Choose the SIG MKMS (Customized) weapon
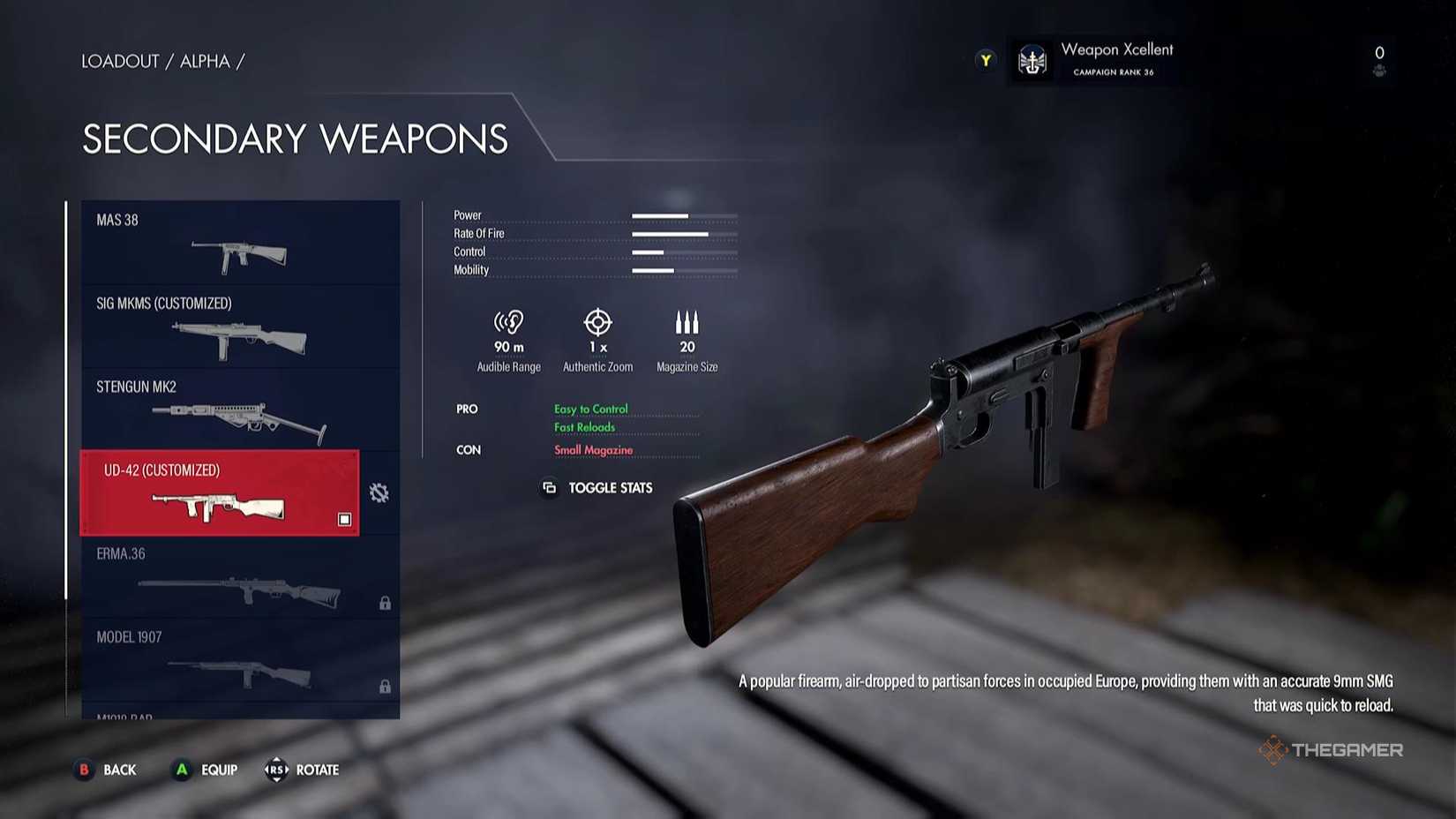This screenshot has height=819, width=1456. pyautogui.click(x=240, y=327)
